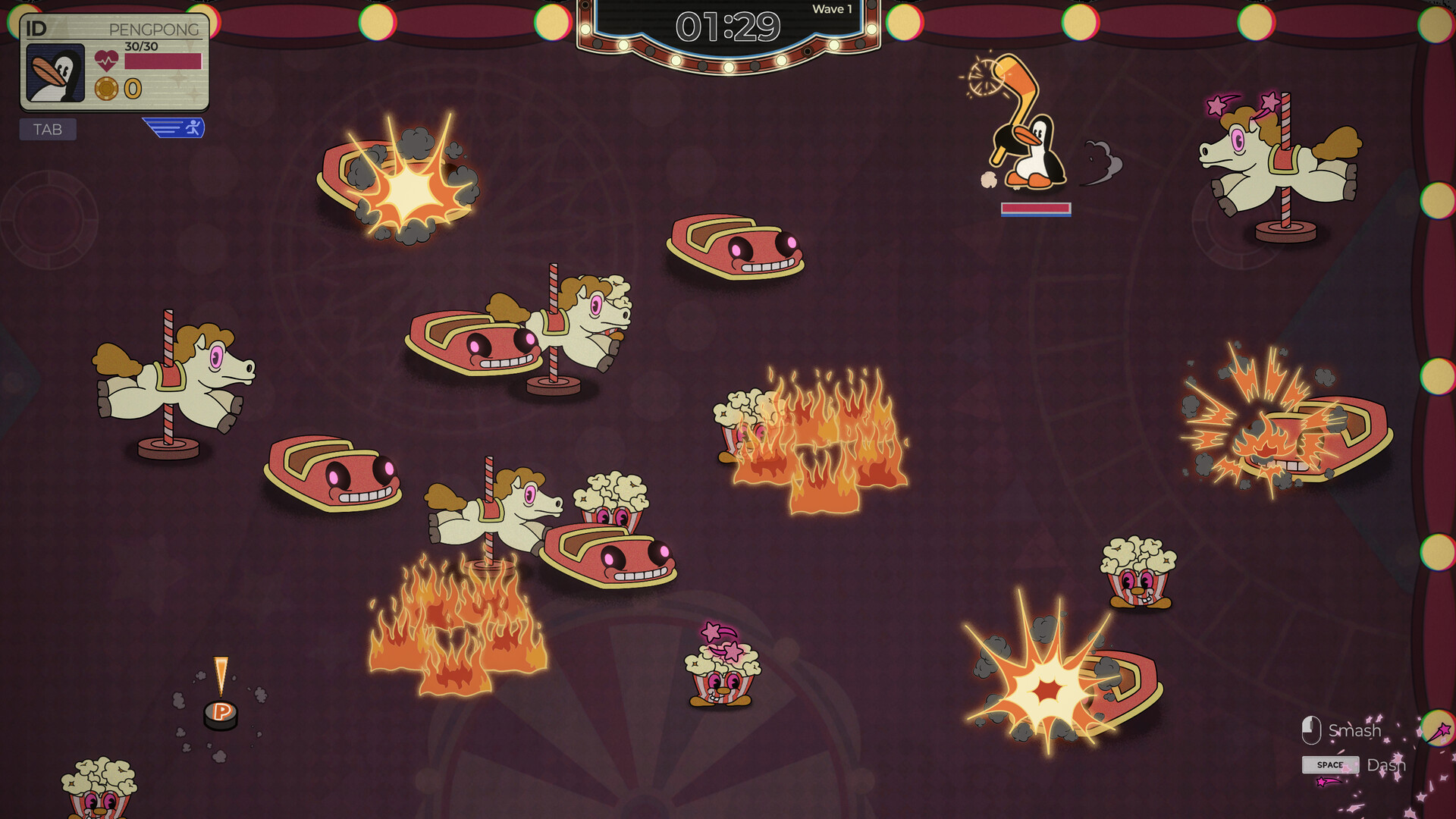The image size is (1456, 819).
Task: Select the heart health icon on the ID card
Action: point(107,61)
